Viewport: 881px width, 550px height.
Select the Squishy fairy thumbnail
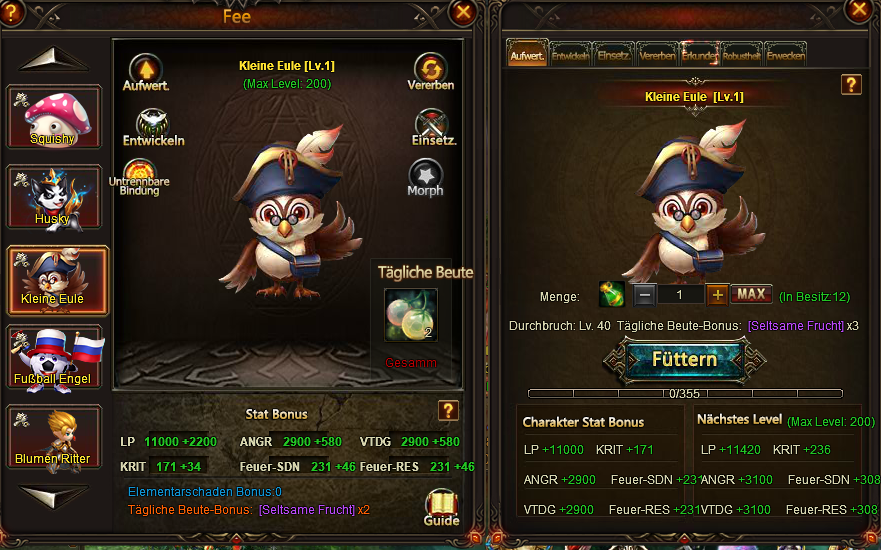pos(54,116)
